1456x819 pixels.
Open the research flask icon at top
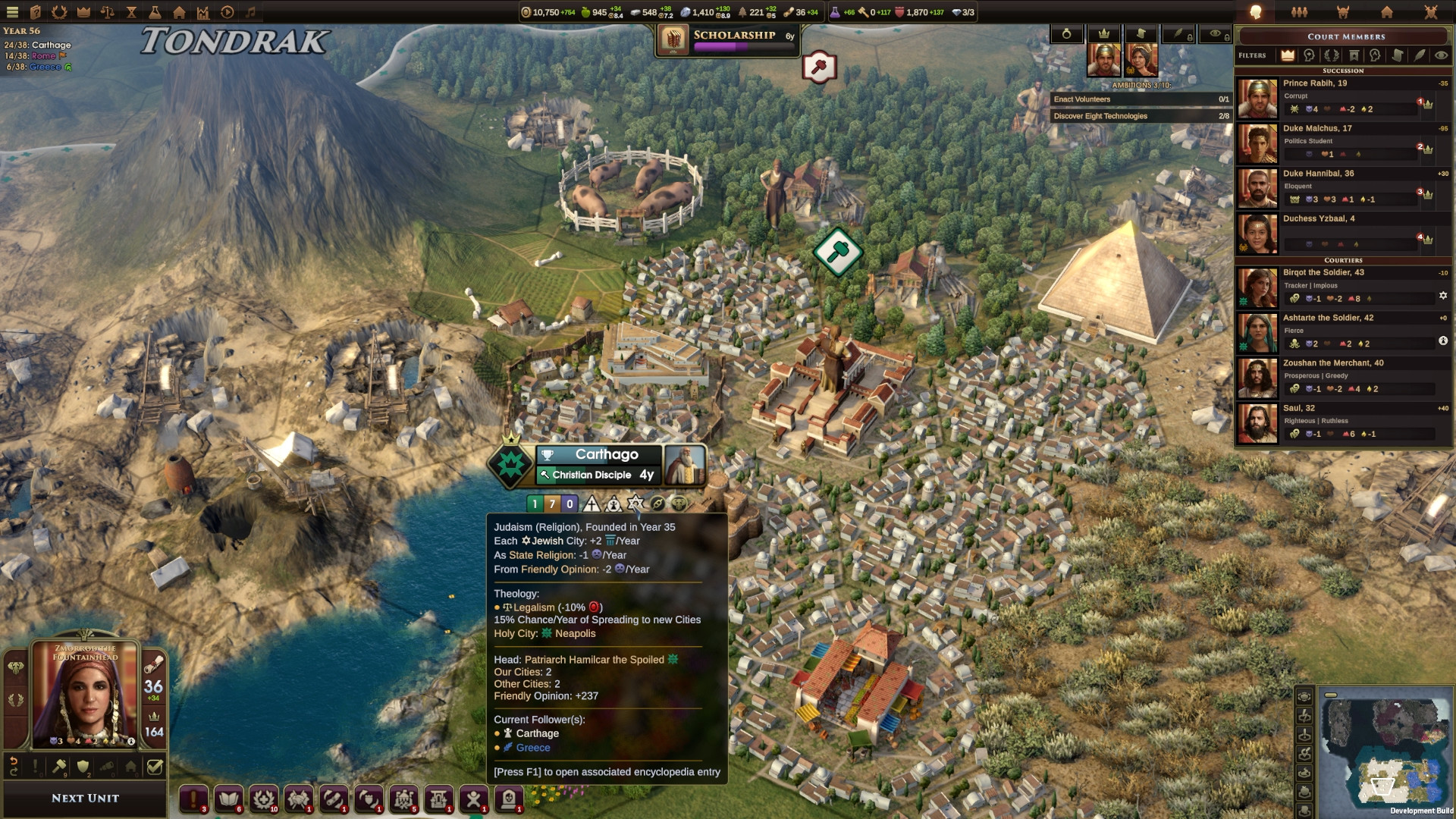tap(155, 12)
